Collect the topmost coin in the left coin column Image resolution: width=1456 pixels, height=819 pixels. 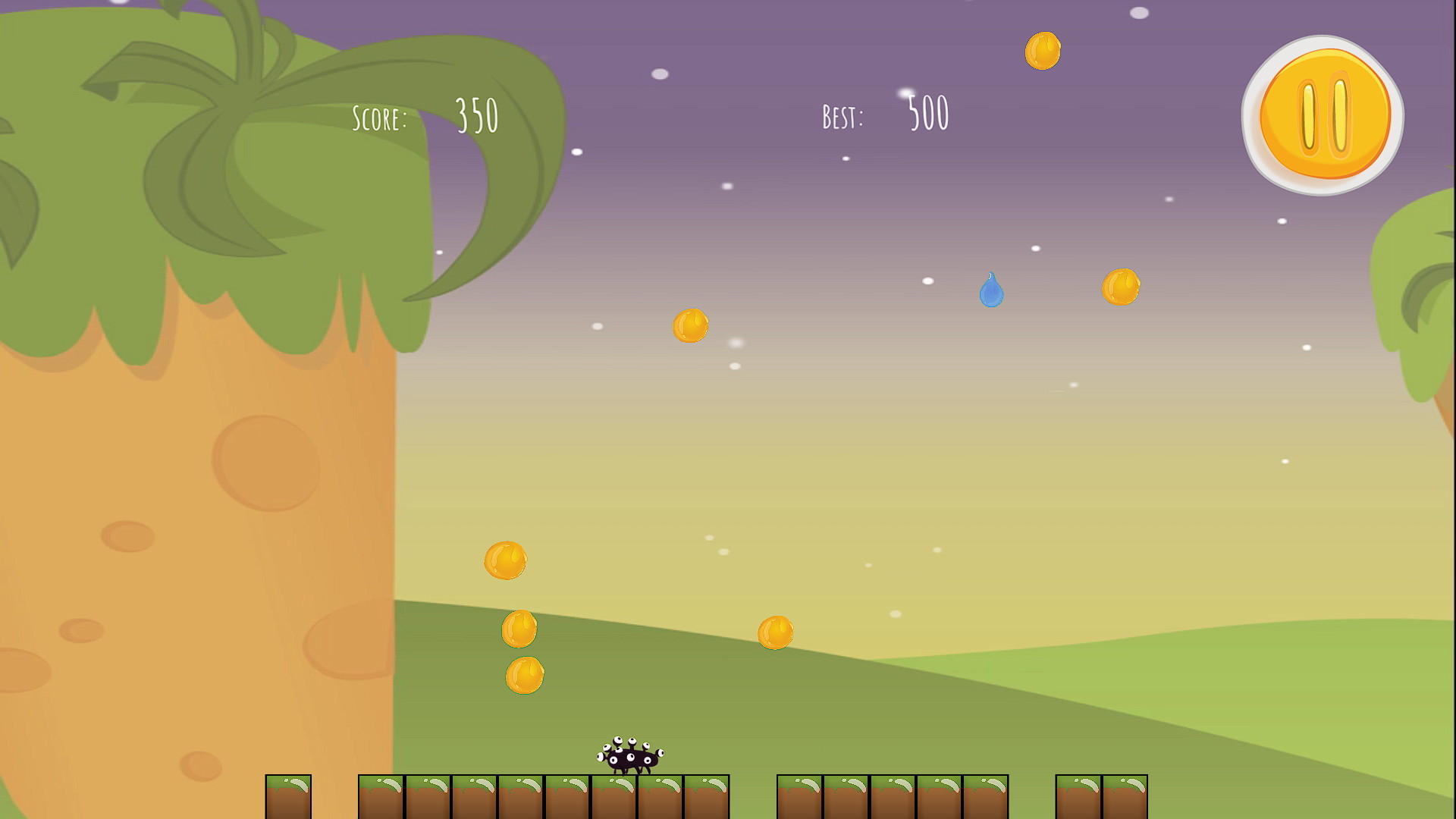(507, 562)
